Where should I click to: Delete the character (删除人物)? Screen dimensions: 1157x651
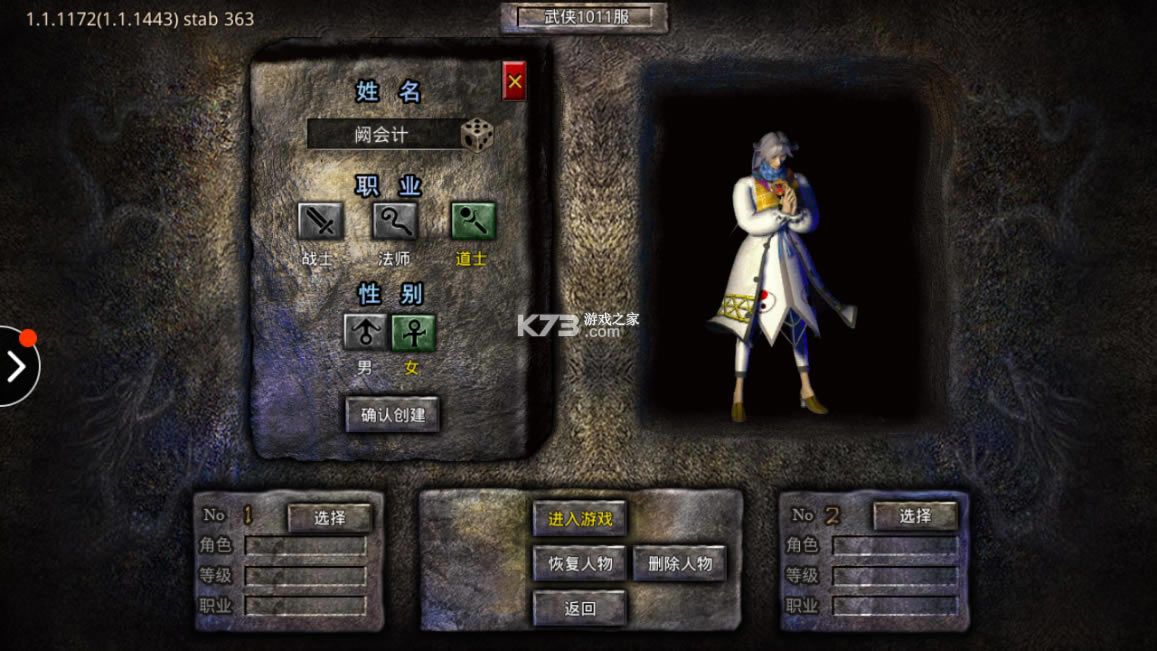[x=680, y=563]
